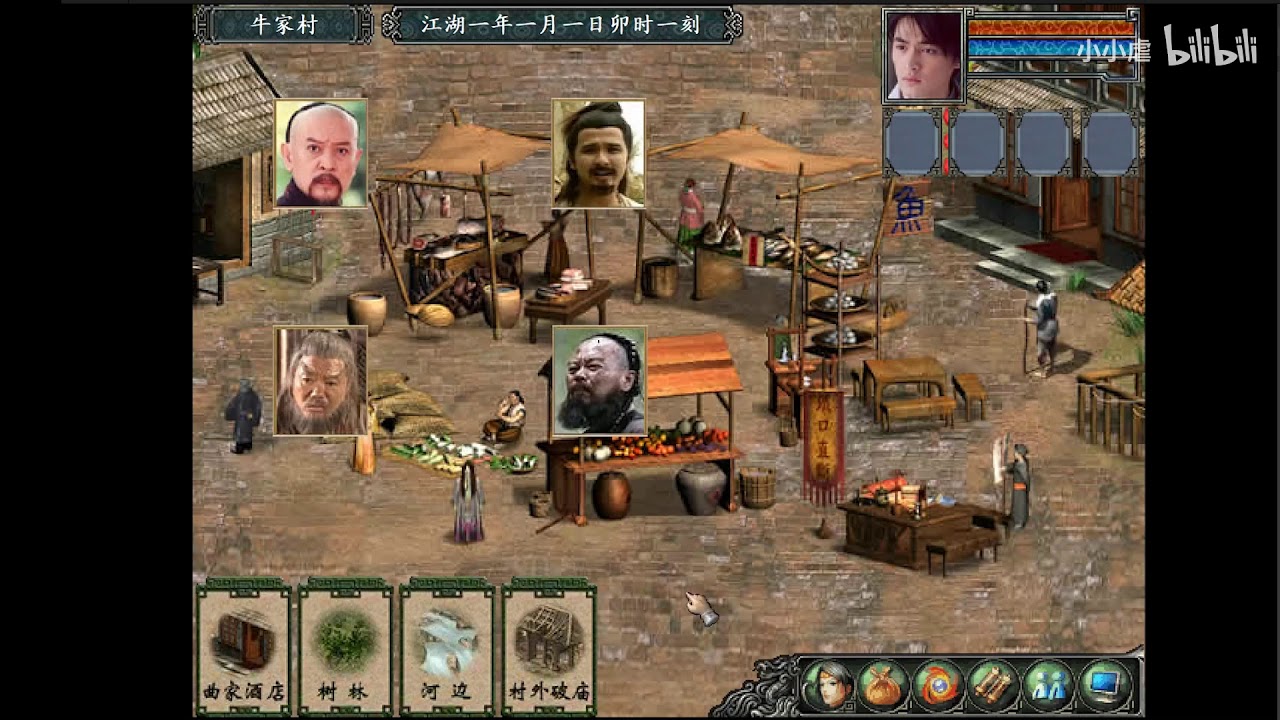The width and height of the screenshot is (1280, 720).
Task: Choose the 村外破庙 ruined temple card
Action: [549, 647]
